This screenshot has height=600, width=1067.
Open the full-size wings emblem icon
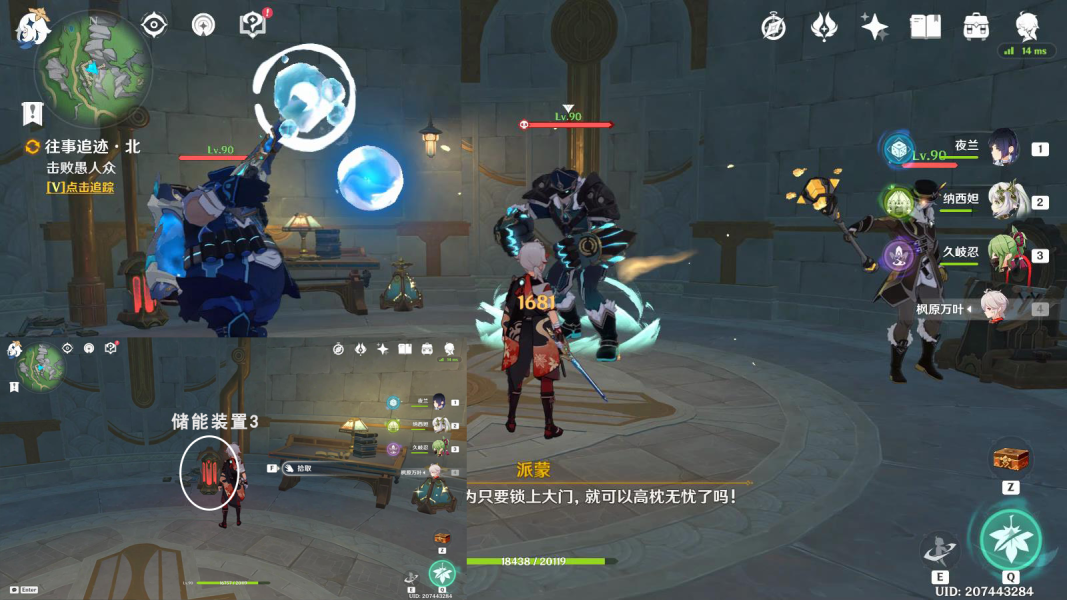[x=824, y=27]
